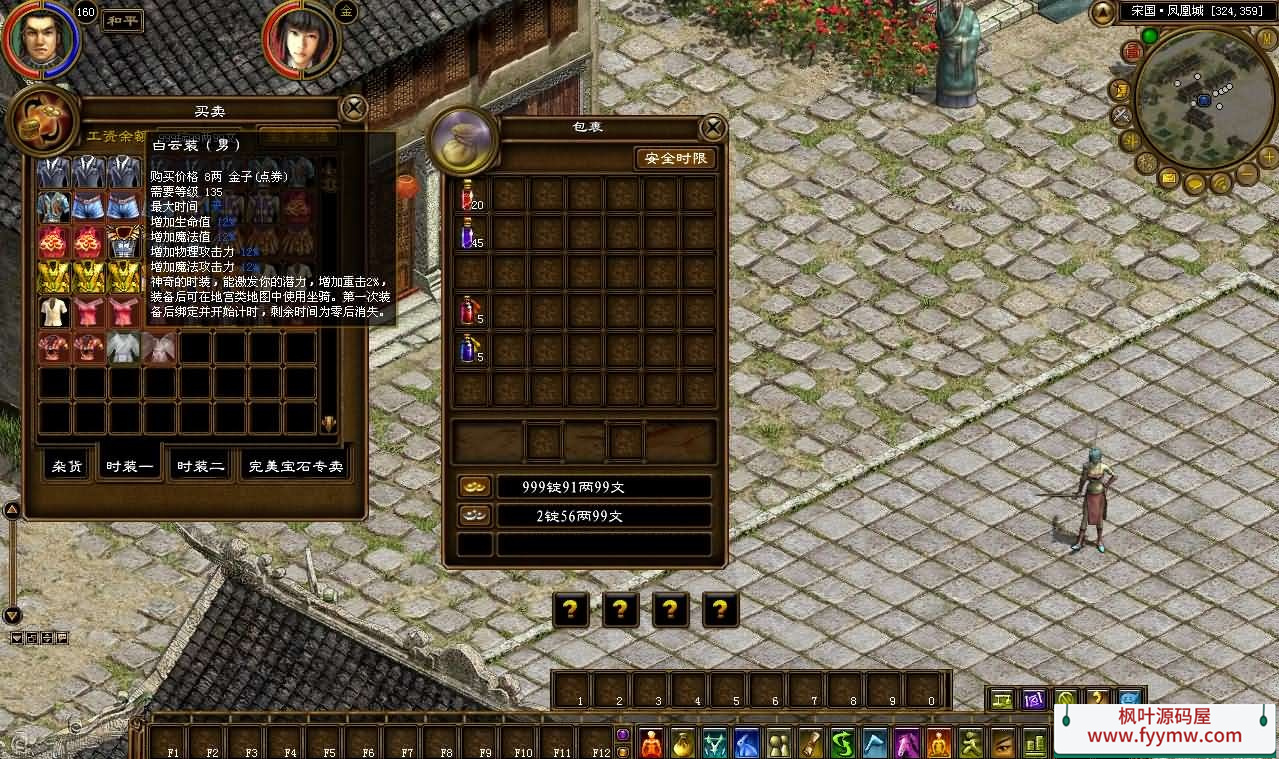This screenshot has width=1279, height=759.
Task: Click the 安全时限 button
Action: click(675, 159)
